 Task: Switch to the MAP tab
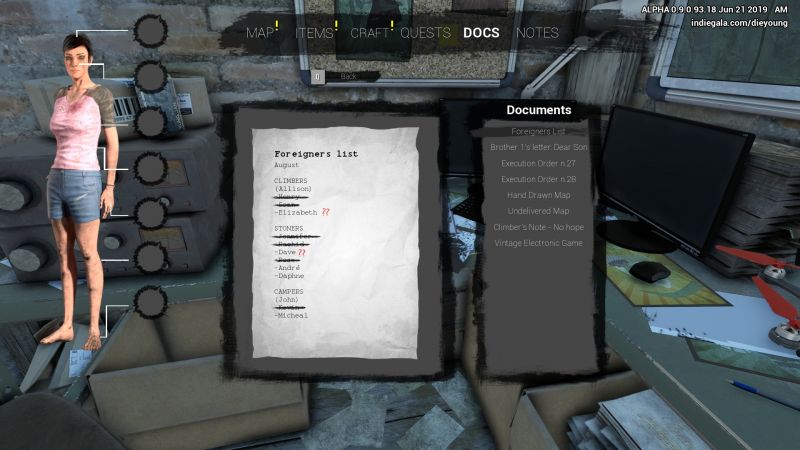[260, 33]
